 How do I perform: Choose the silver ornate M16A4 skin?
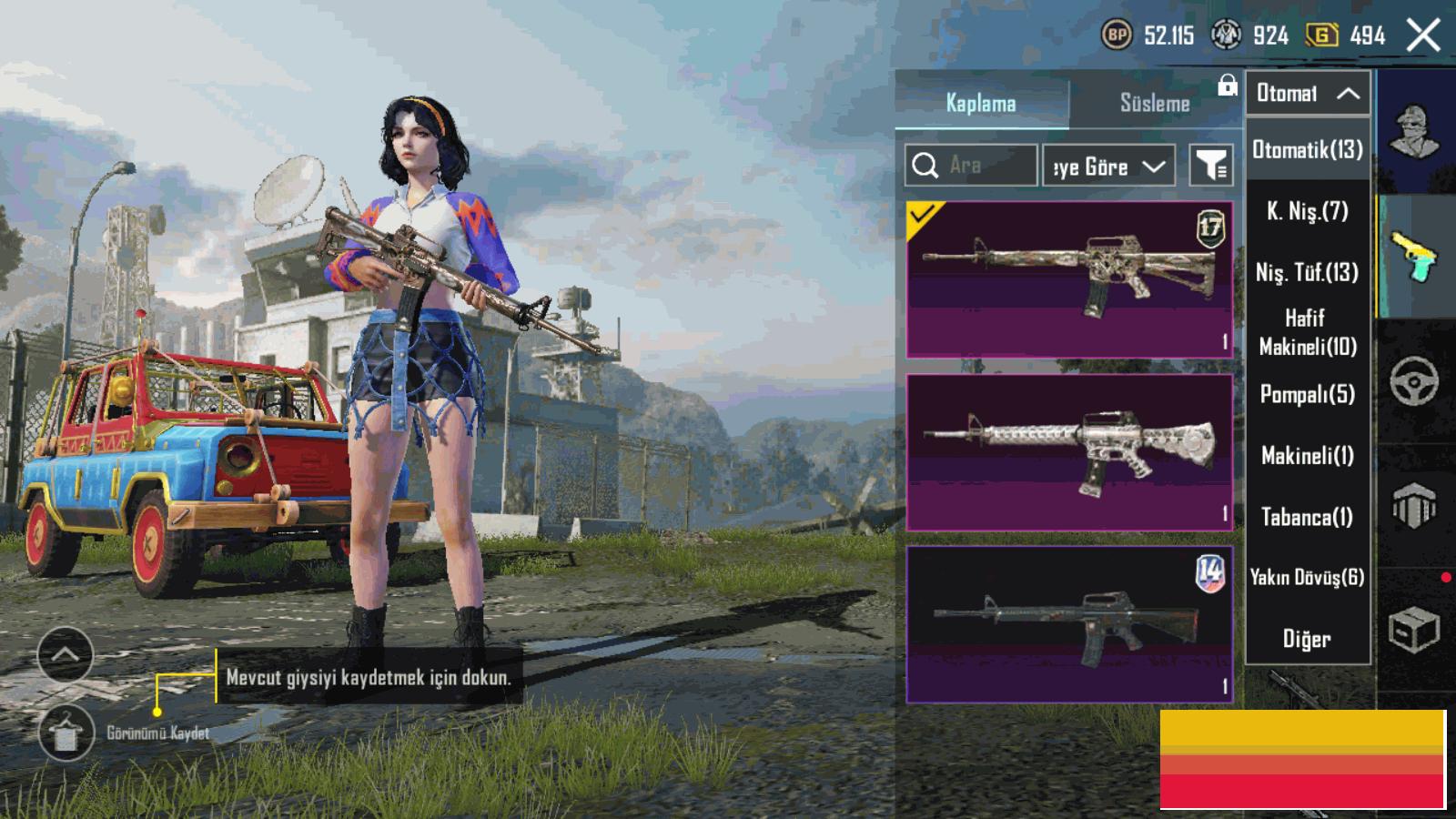point(1069,451)
